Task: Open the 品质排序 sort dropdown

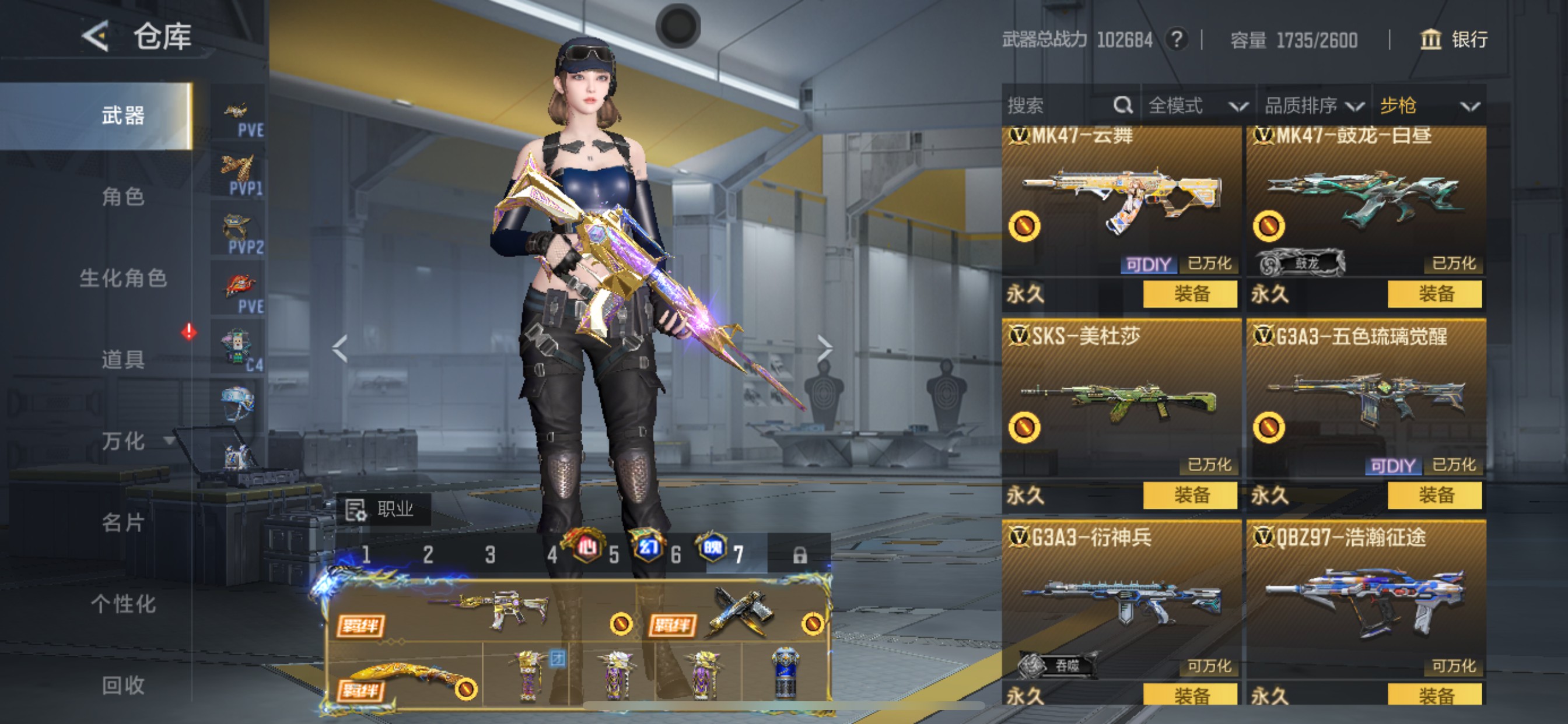Action: coord(1313,106)
